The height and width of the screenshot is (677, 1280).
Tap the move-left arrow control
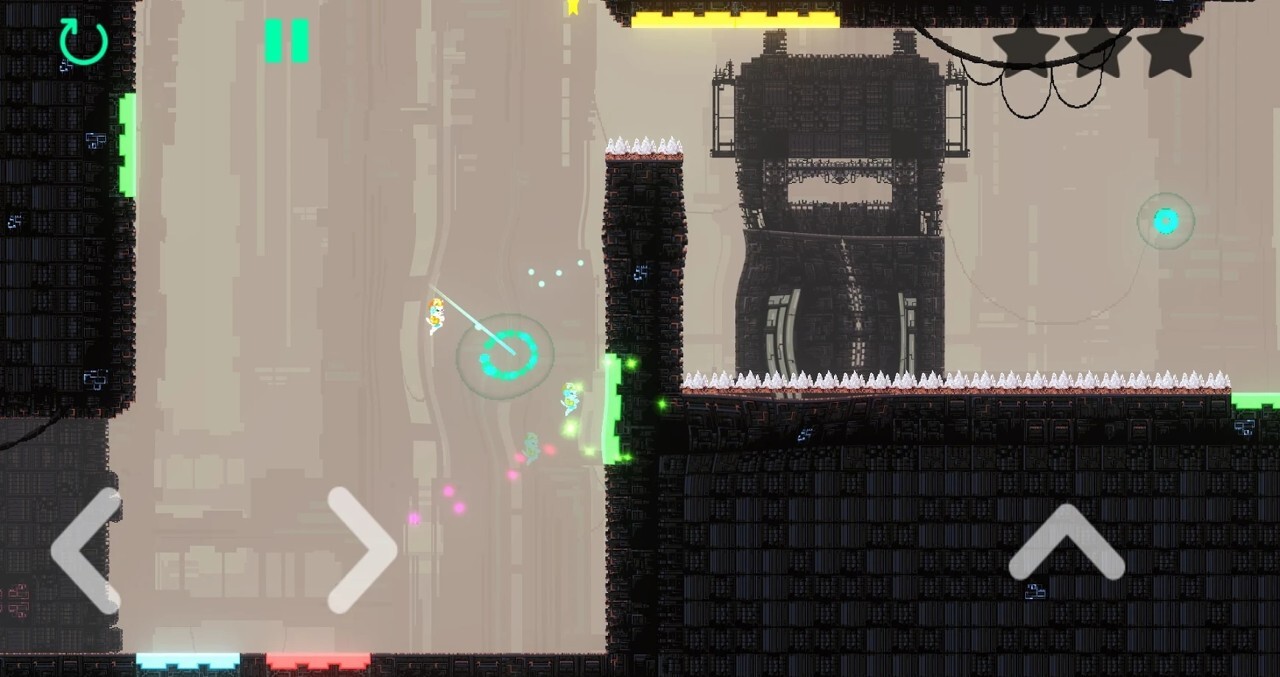point(86,550)
